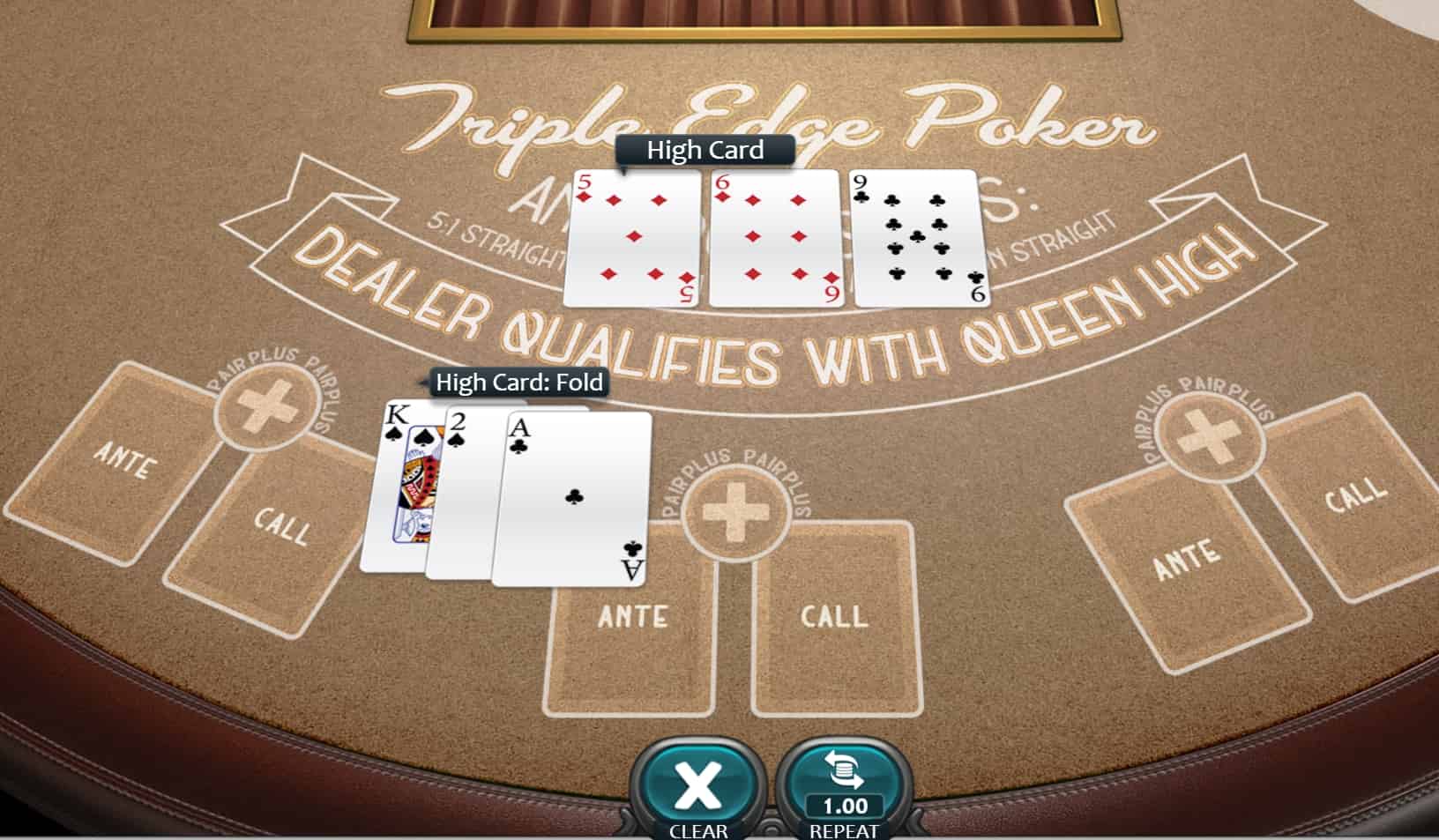
Task: Select the center PairPlus cross icon
Action: pos(734,513)
